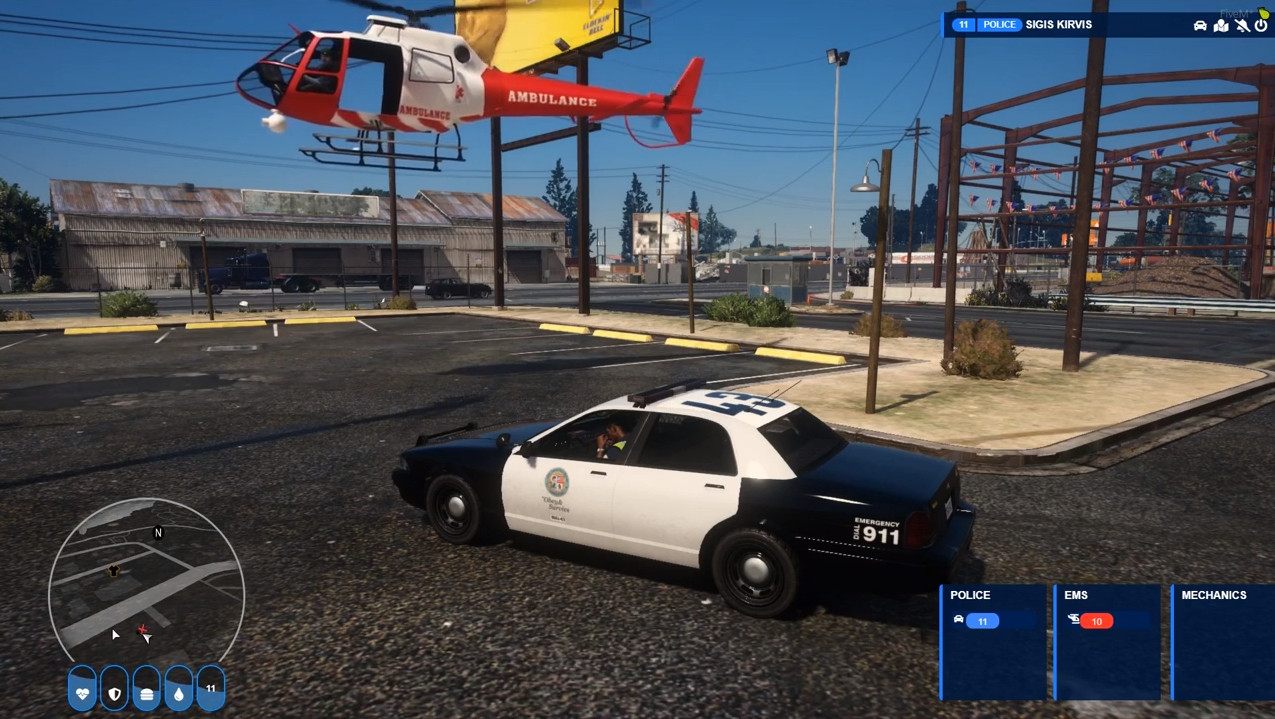Select the red helicopter blip on minimap
The height and width of the screenshot is (719, 1275).
143,631
